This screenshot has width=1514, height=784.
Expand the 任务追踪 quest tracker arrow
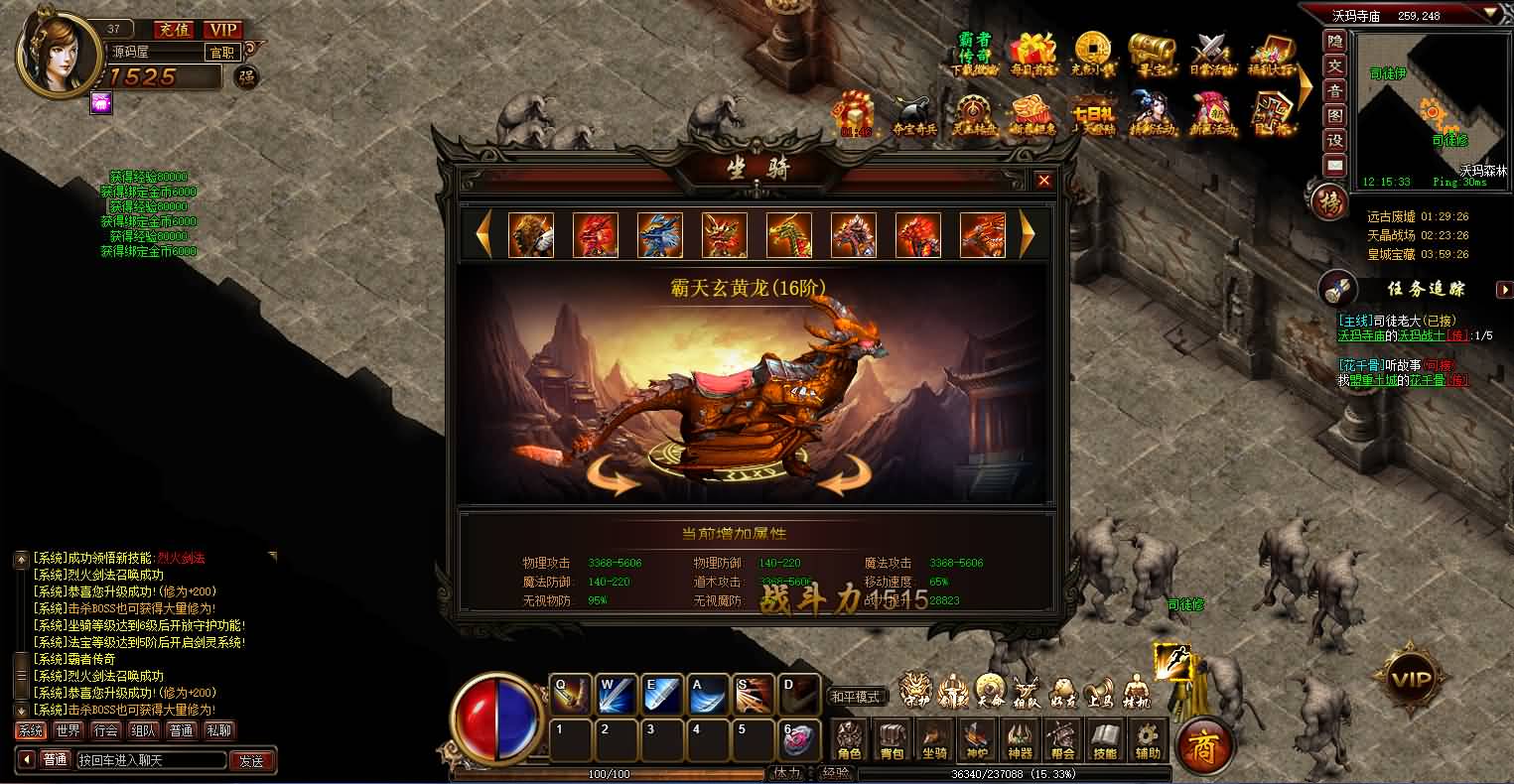click(x=1502, y=289)
